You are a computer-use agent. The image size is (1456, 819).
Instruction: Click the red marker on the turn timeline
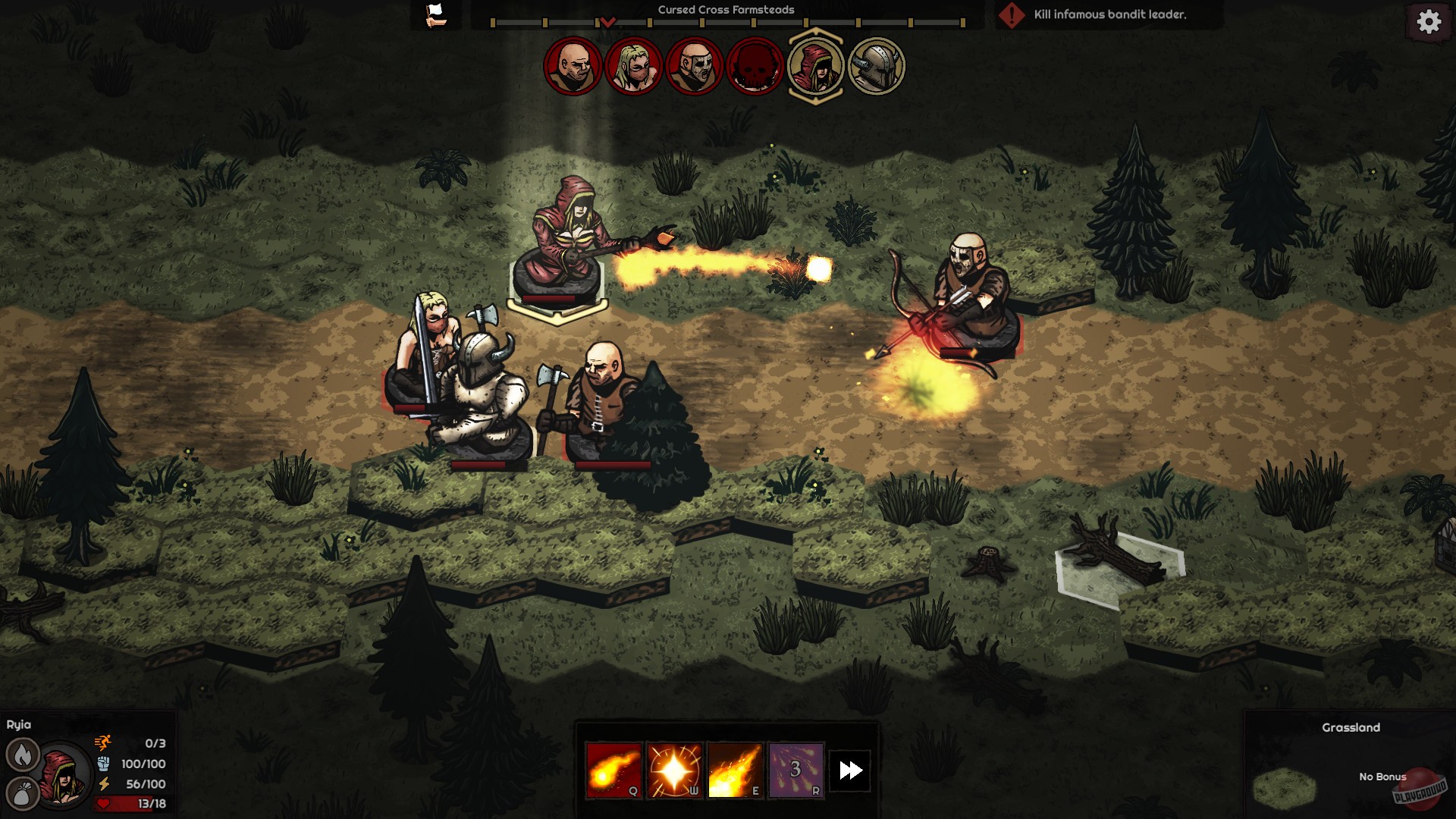point(607,23)
